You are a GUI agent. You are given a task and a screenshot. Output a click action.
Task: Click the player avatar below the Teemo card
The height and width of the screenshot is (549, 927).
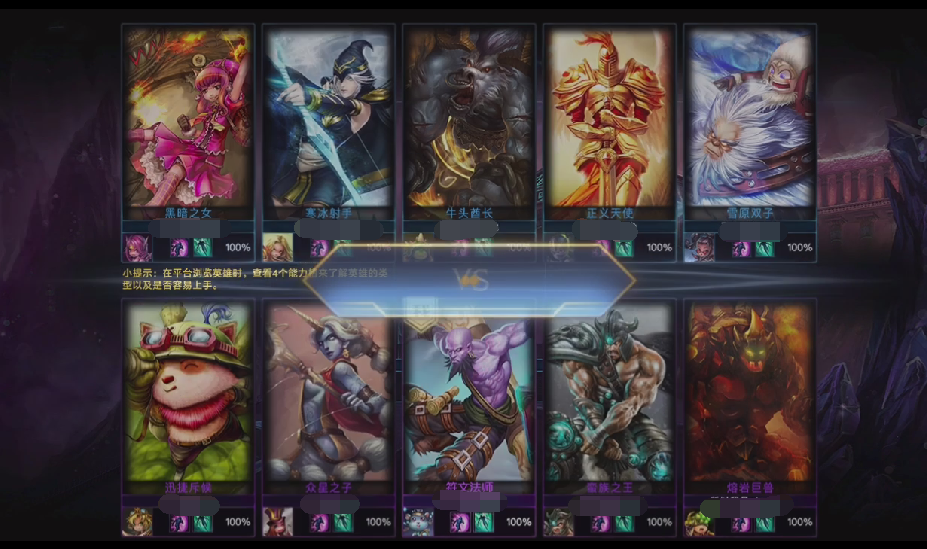click(137, 522)
